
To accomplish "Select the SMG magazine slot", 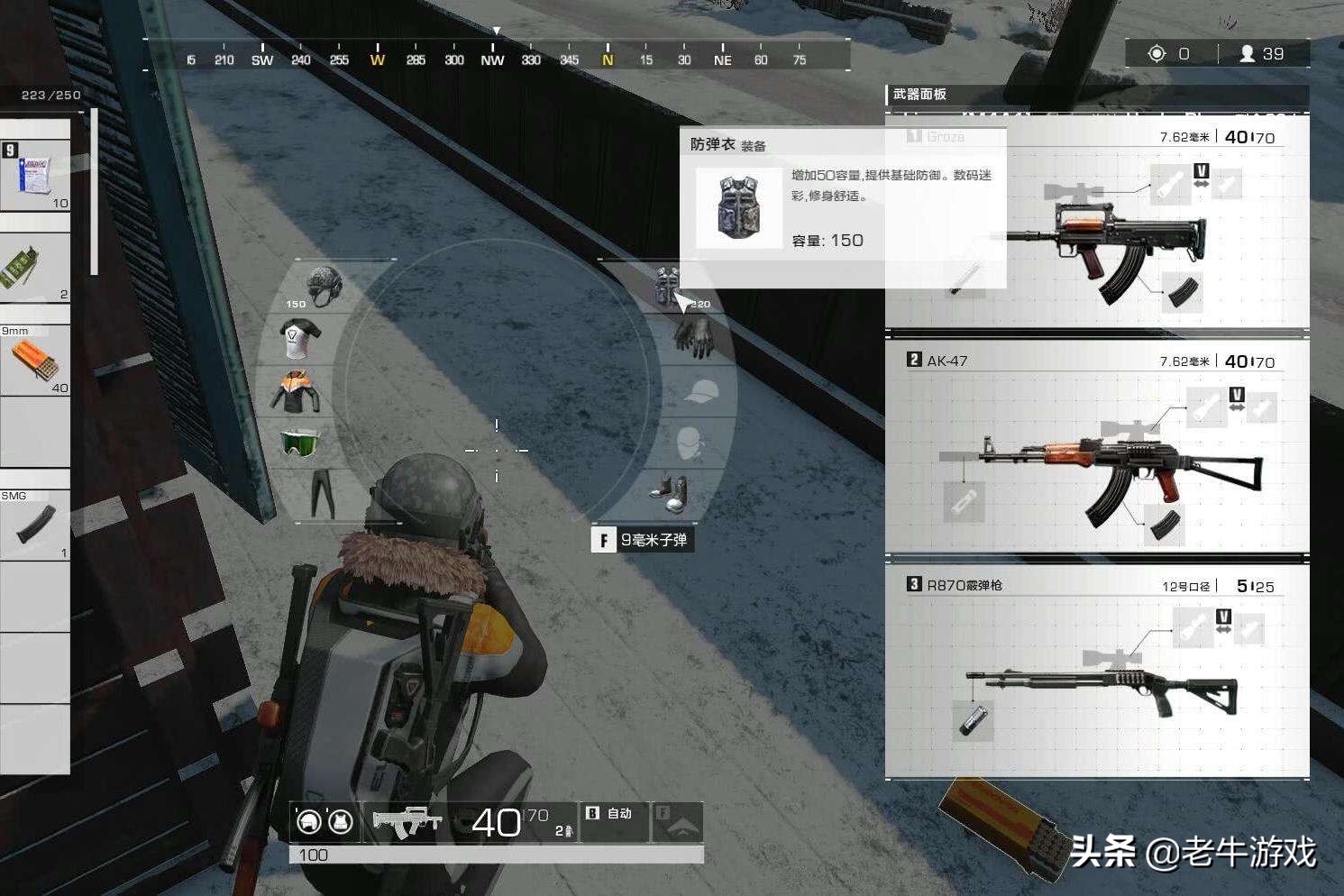I will (34, 525).
